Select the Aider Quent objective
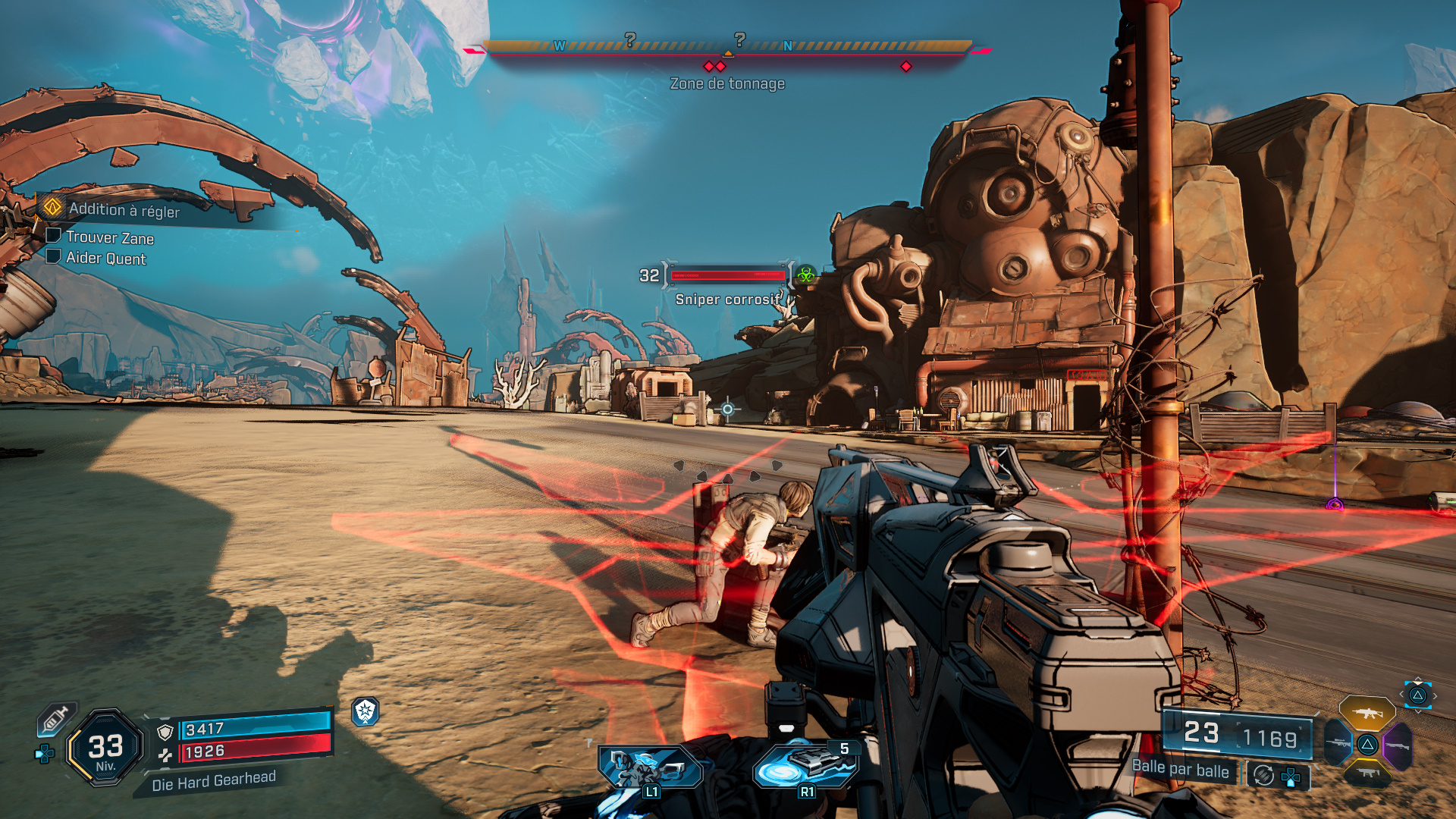The image size is (1456, 819). point(105,259)
